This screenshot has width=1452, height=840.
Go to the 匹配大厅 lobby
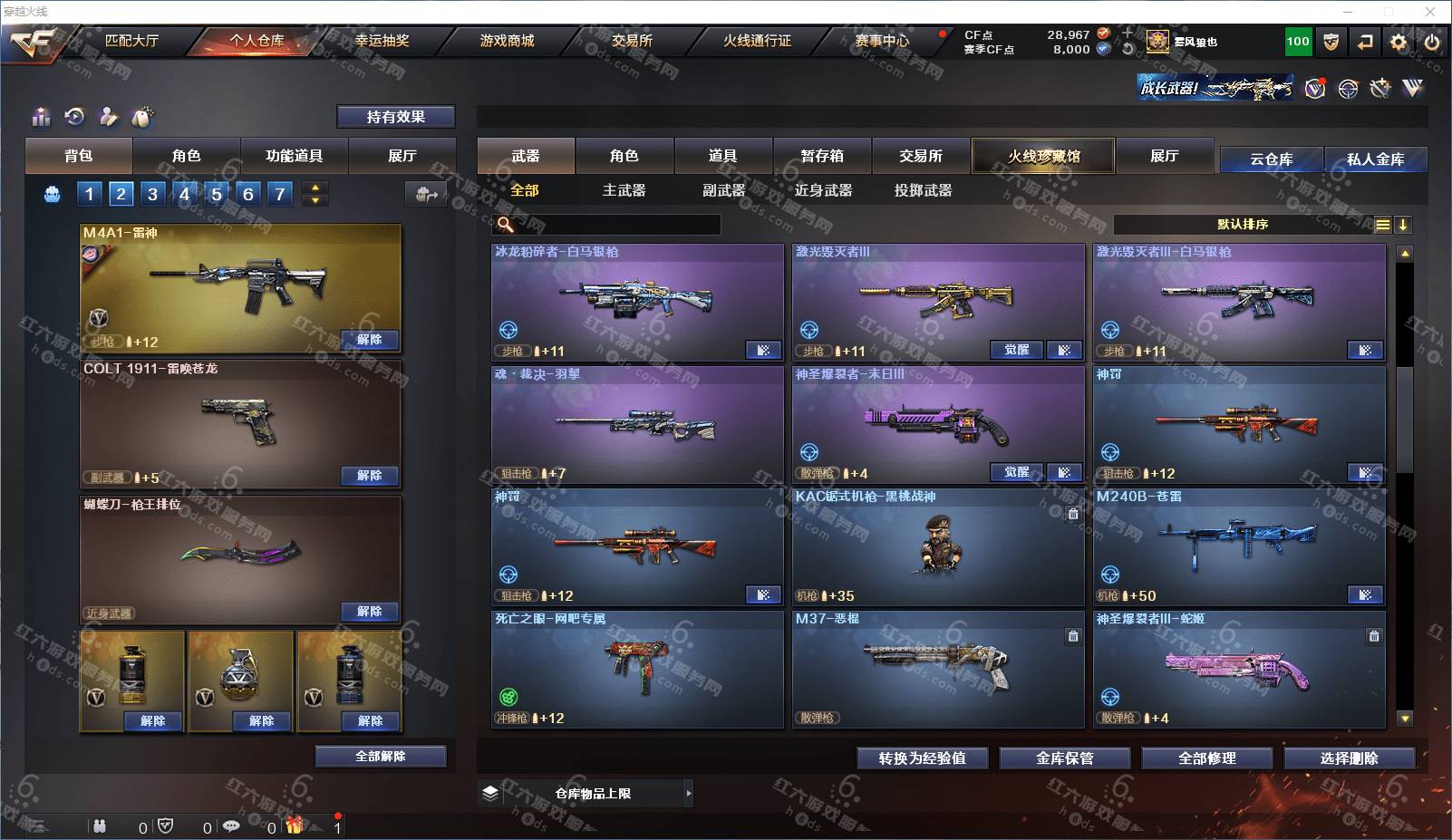131,41
